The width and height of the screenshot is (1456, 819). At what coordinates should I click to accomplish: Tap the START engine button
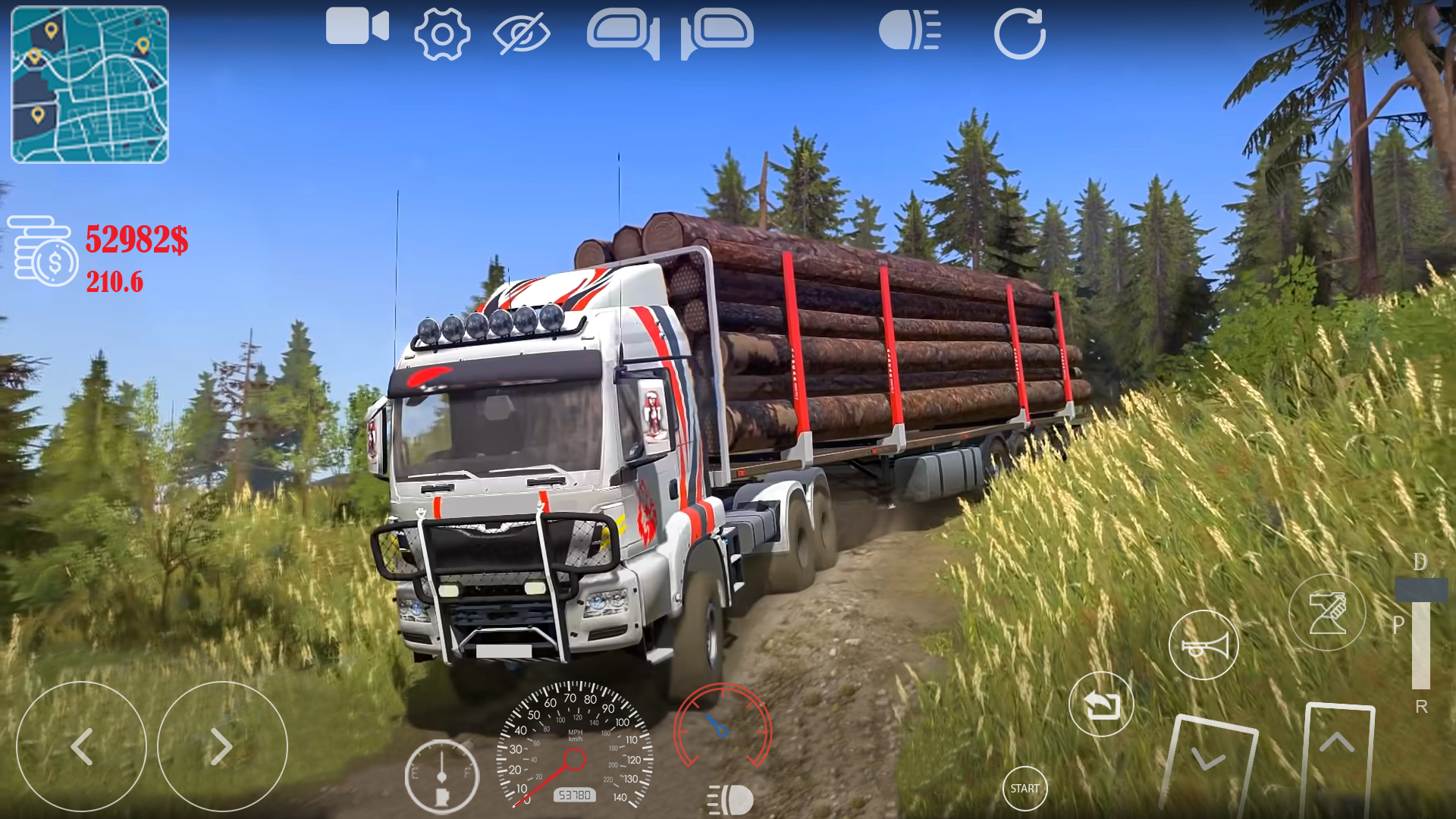(x=1025, y=789)
